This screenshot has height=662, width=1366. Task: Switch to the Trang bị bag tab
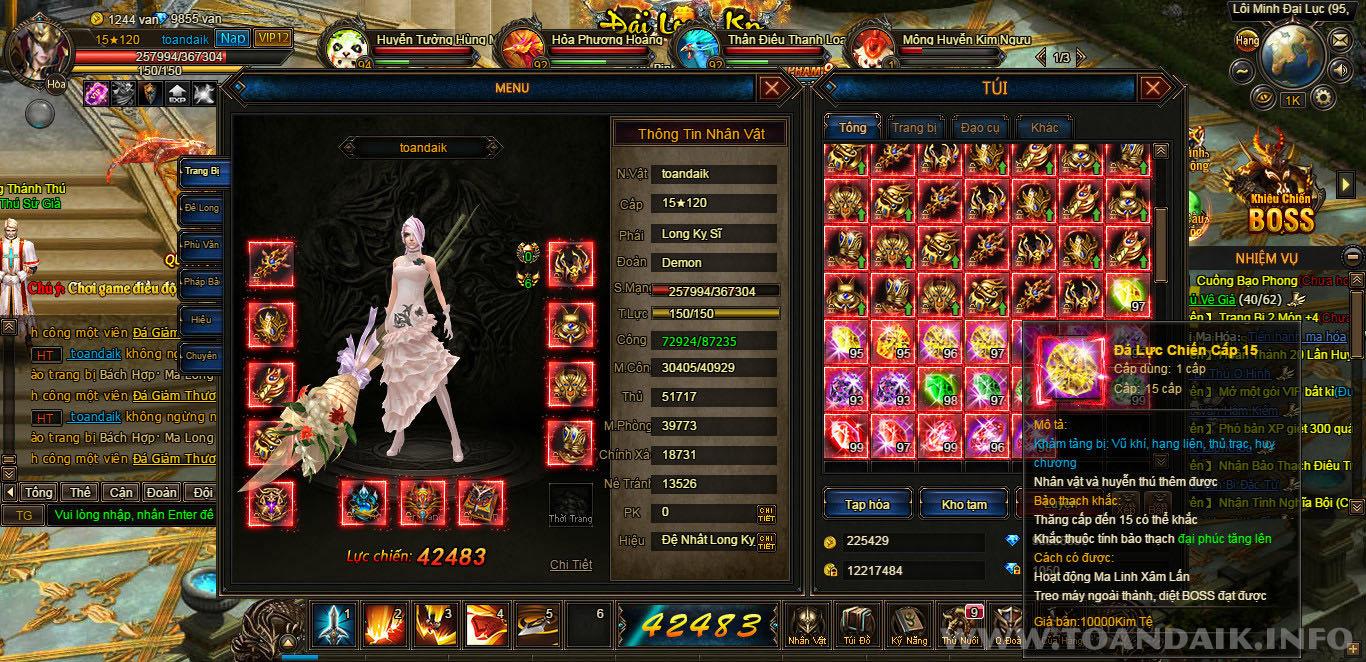[914, 128]
